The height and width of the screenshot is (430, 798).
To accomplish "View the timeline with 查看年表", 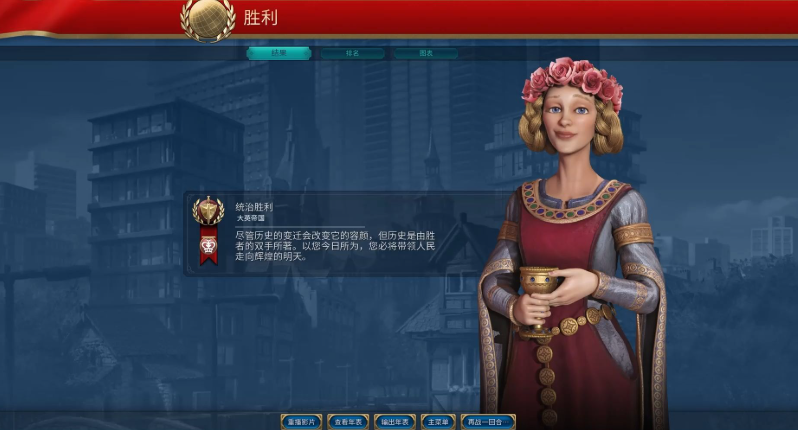I will (349, 422).
